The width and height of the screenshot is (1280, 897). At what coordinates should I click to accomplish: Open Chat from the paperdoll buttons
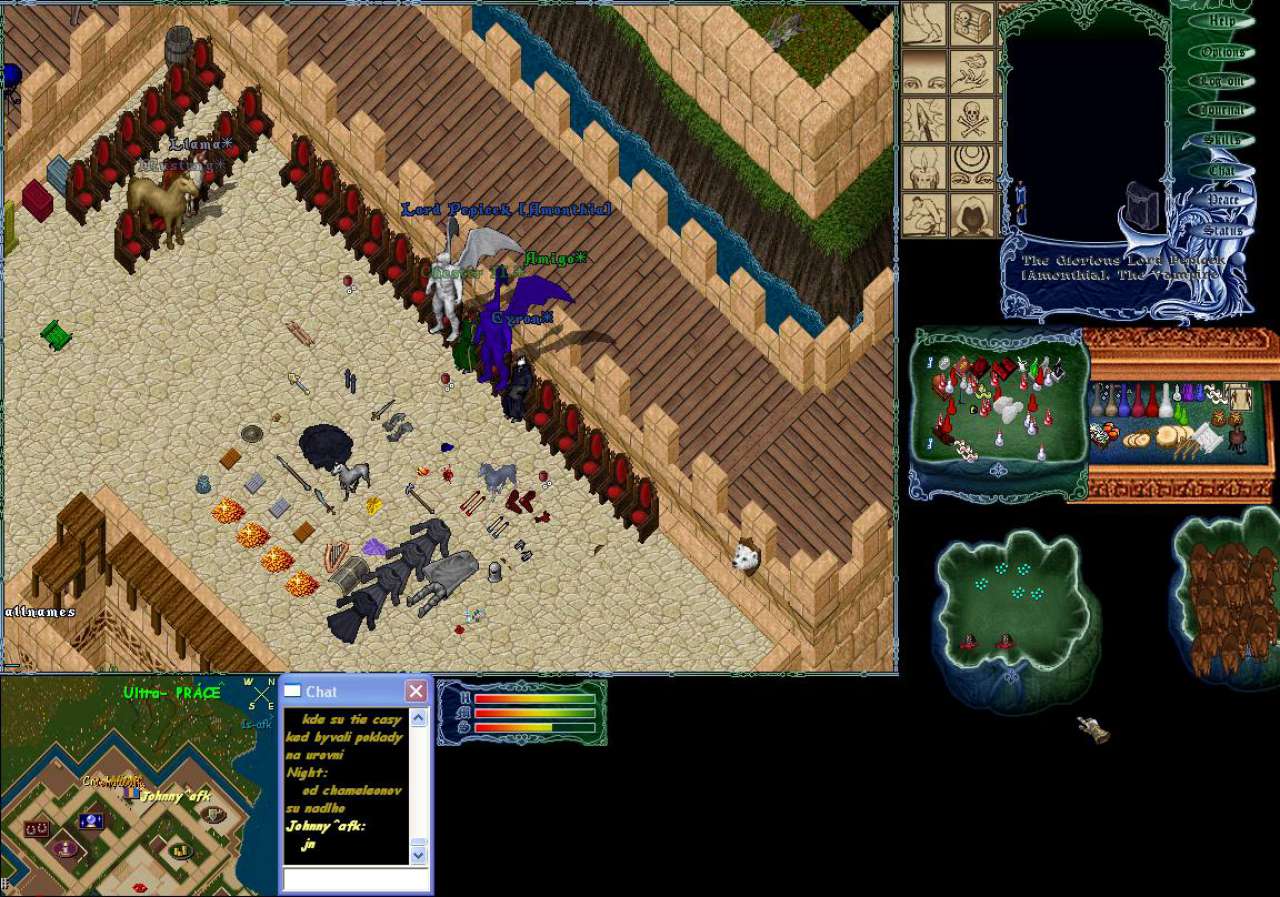pyautogui.click(x=1222, y=170)
